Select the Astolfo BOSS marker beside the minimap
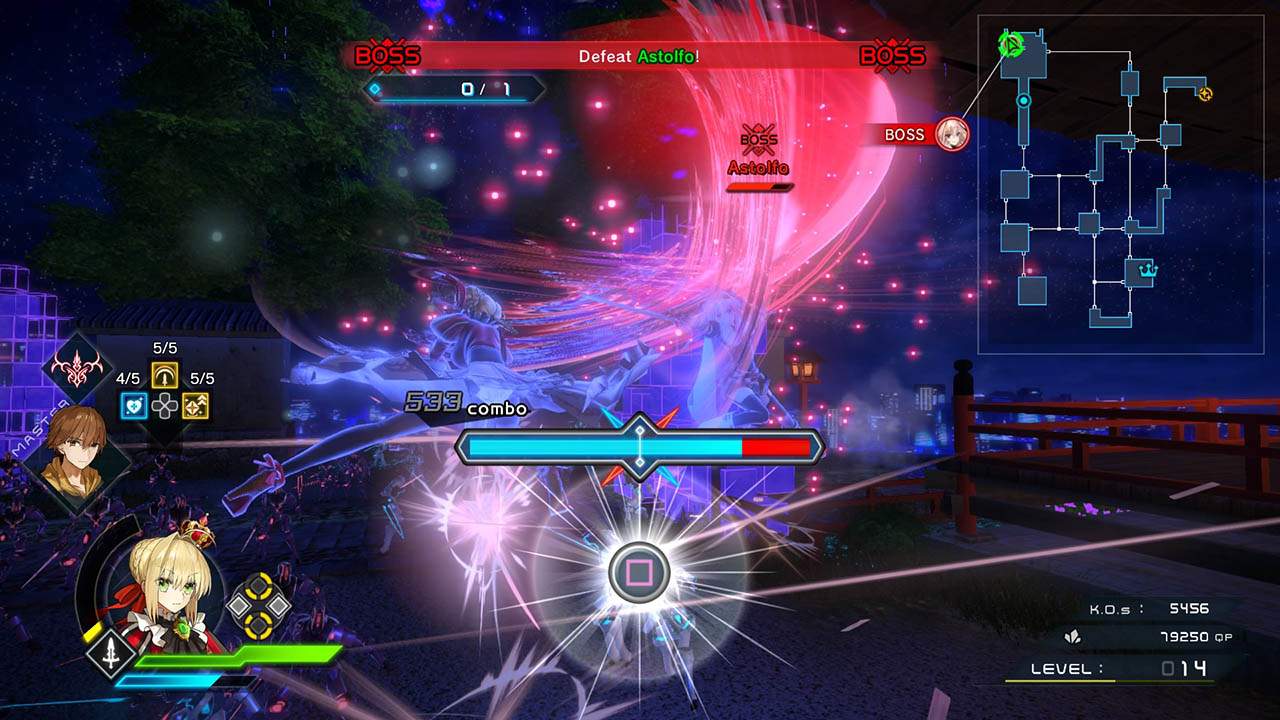The image size is (1280, 720). click(925, 134)
